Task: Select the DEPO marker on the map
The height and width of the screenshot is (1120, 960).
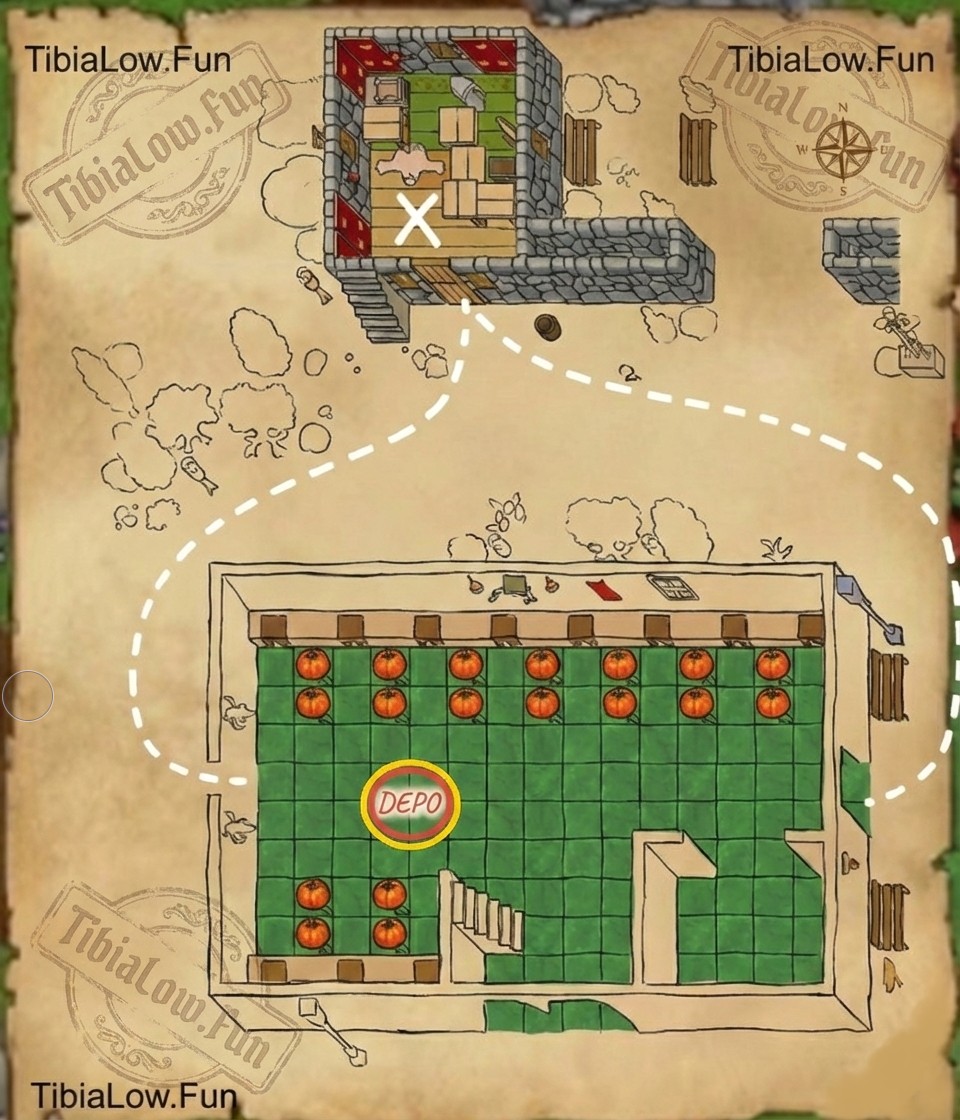Action: click(x=410, y=804)
